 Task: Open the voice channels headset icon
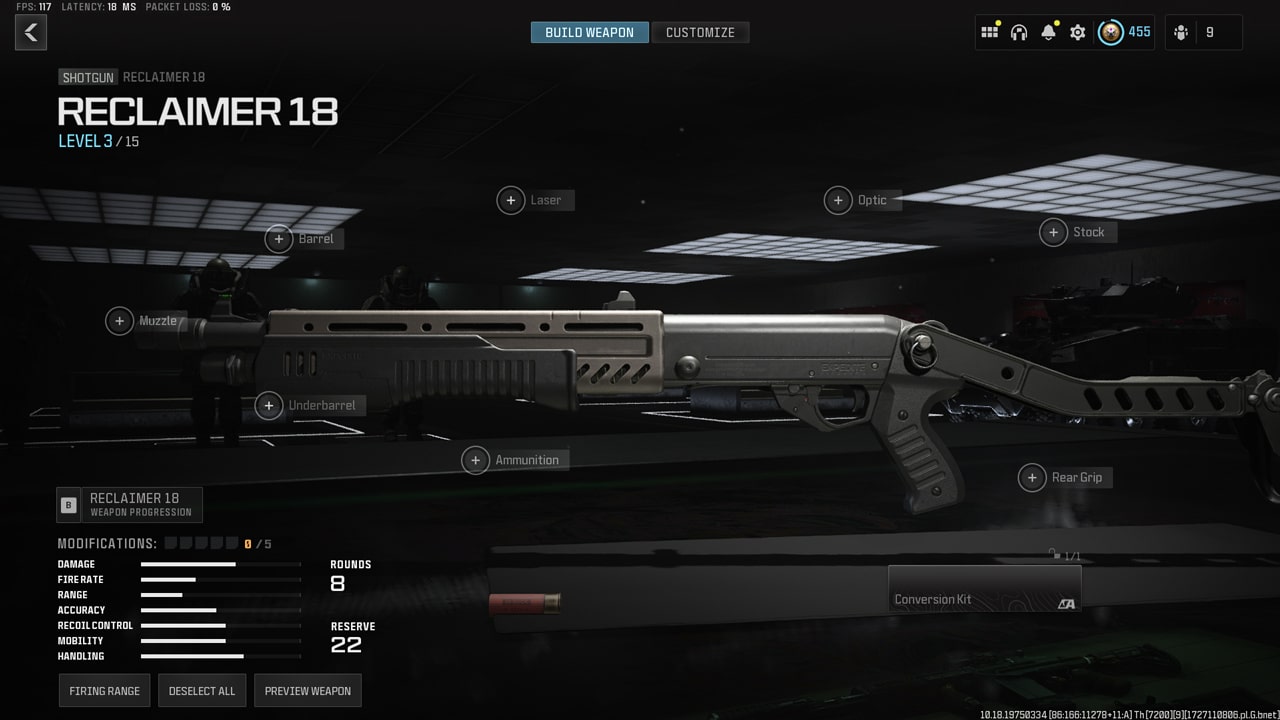[x=1018, y=32]
